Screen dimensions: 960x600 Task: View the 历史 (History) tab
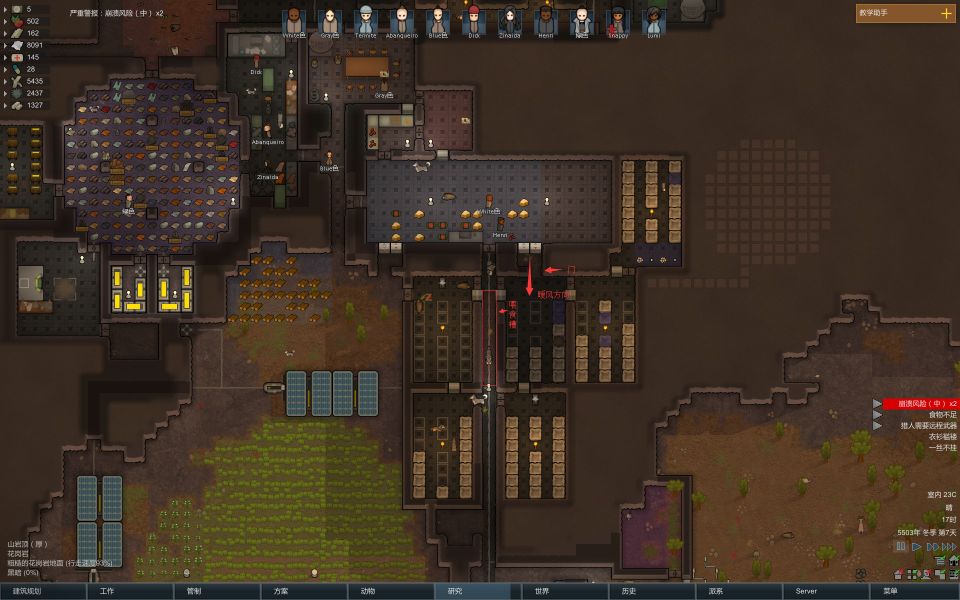(629, 591)
